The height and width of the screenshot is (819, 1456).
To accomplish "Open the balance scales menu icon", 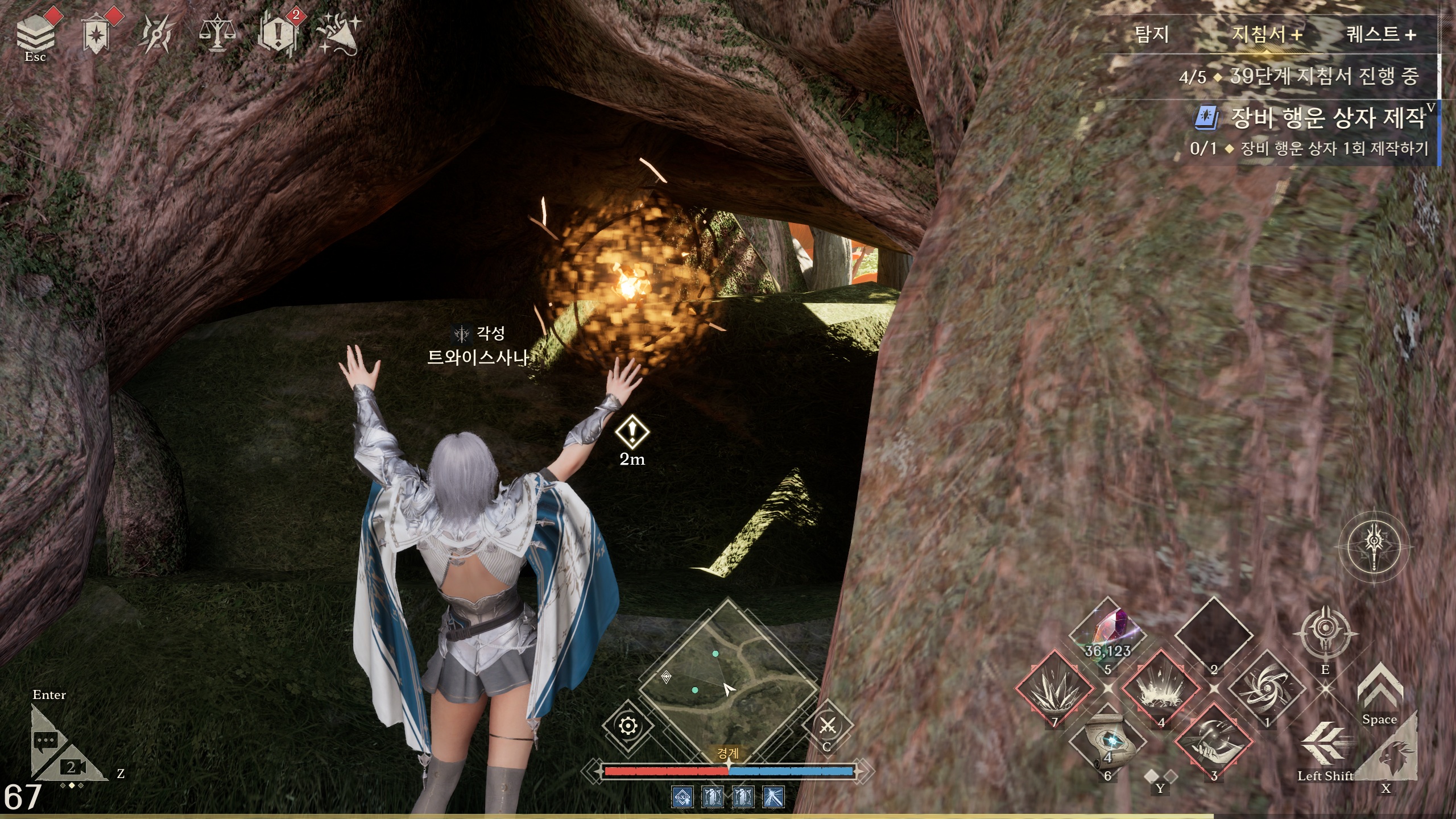I will 217,34.
